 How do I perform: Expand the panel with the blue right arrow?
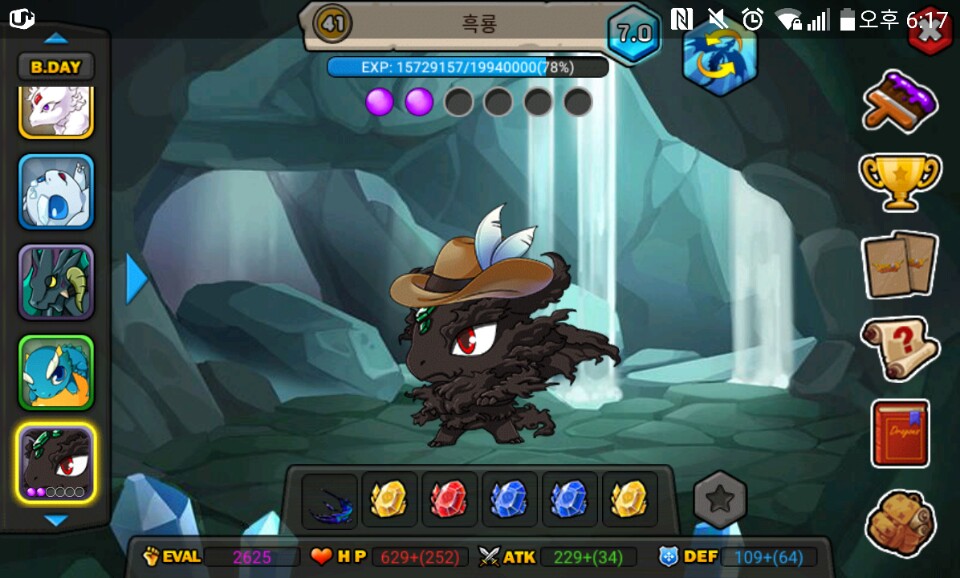pyautogui.click(x=136, y=279)
